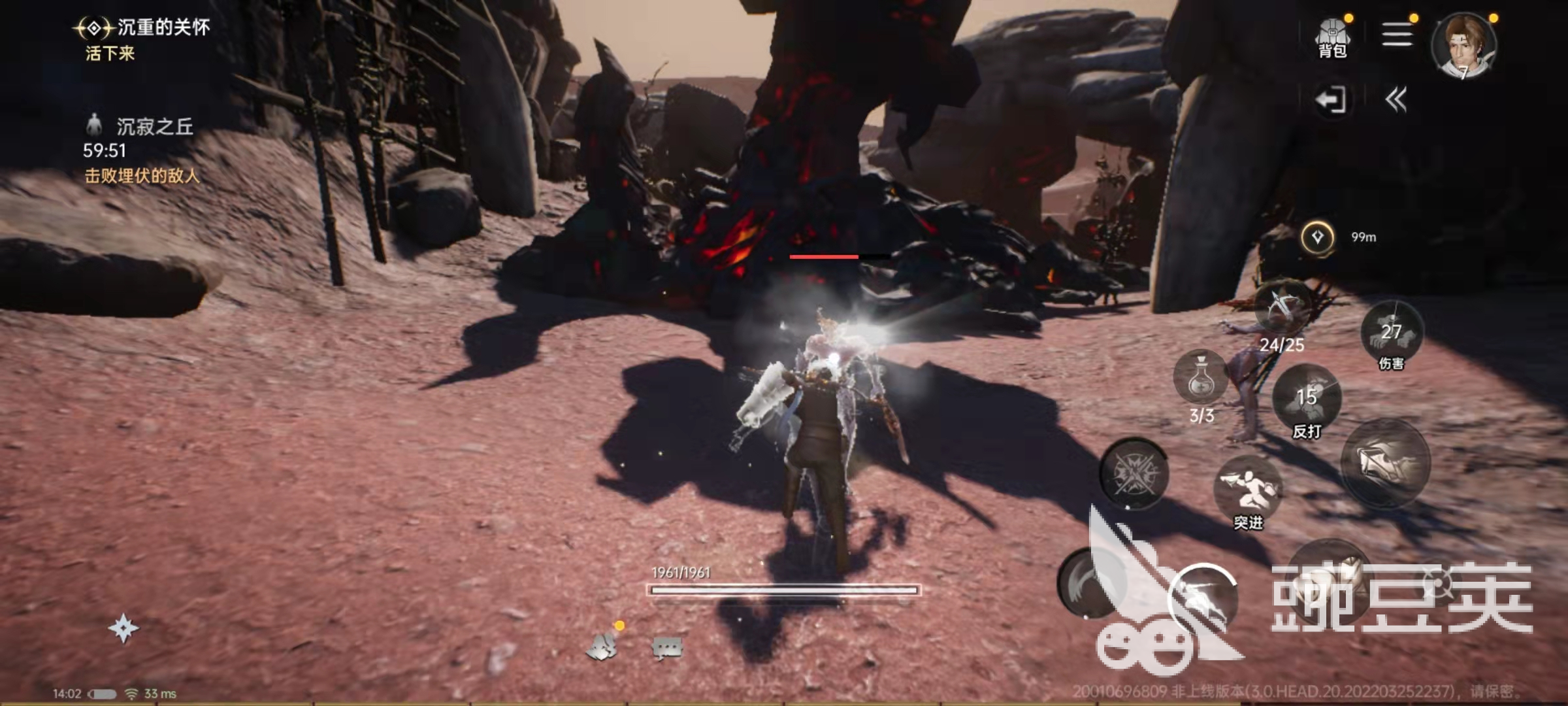Use the large main attack button

tap(1385, 463)
